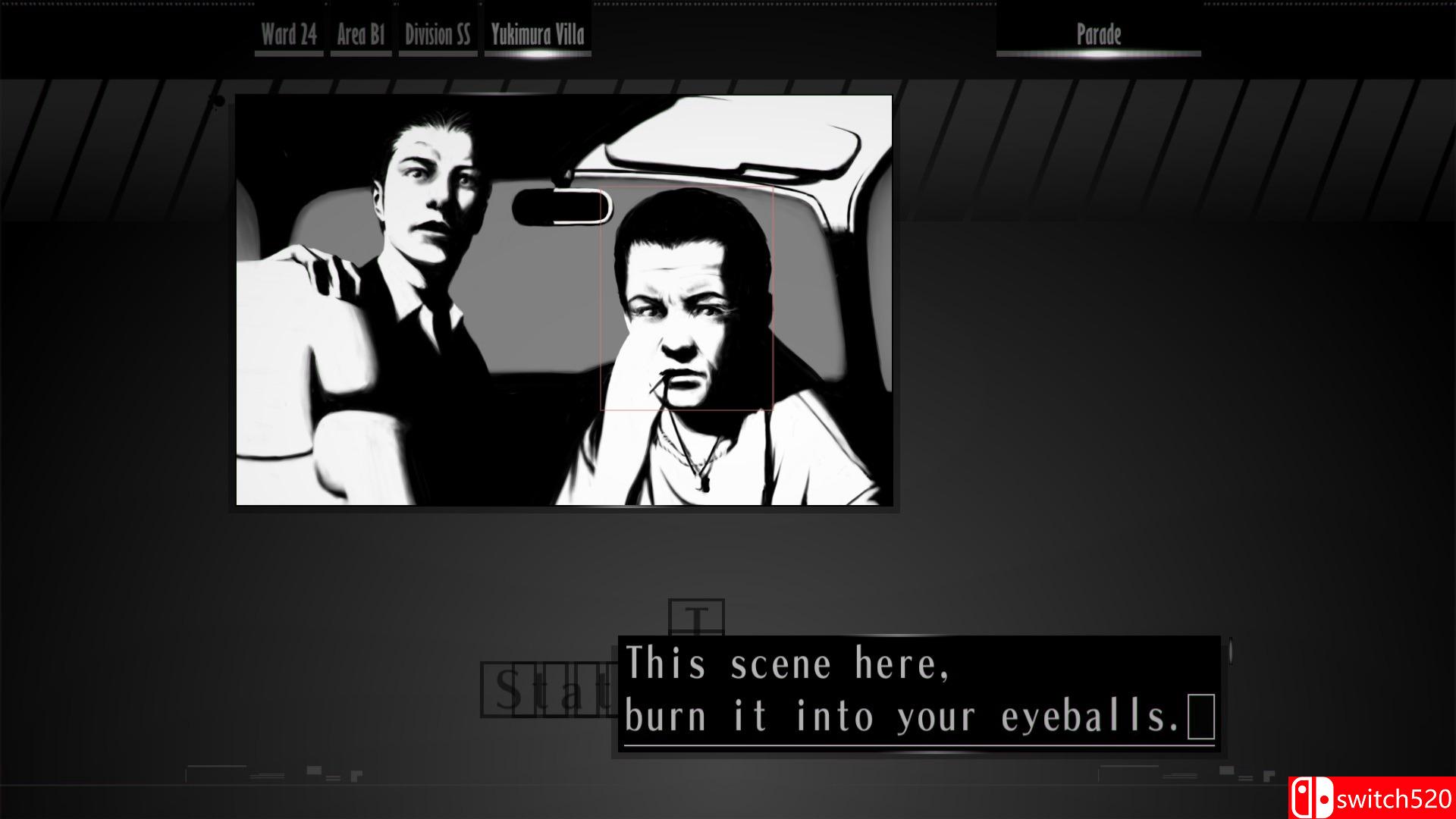
Task: Select the Yukimura Villa header
Action: (x=538, y=33)
